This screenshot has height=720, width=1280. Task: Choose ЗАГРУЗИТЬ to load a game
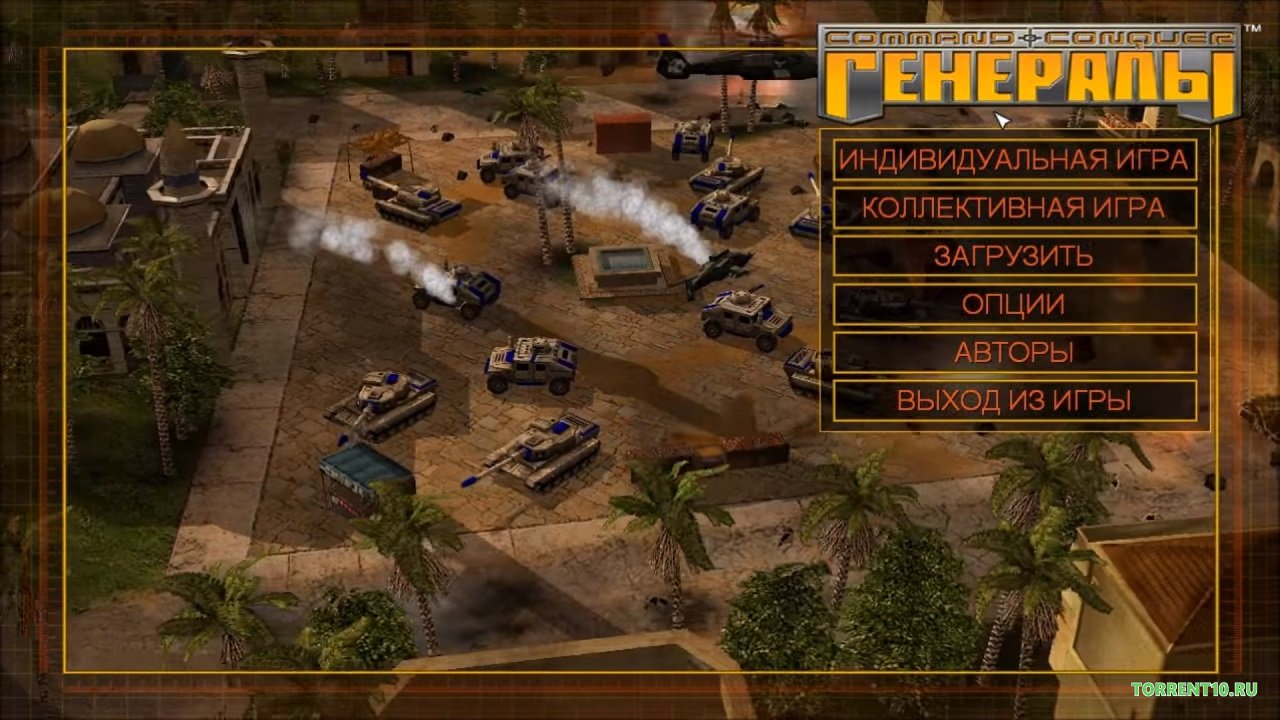point(1014,256)
